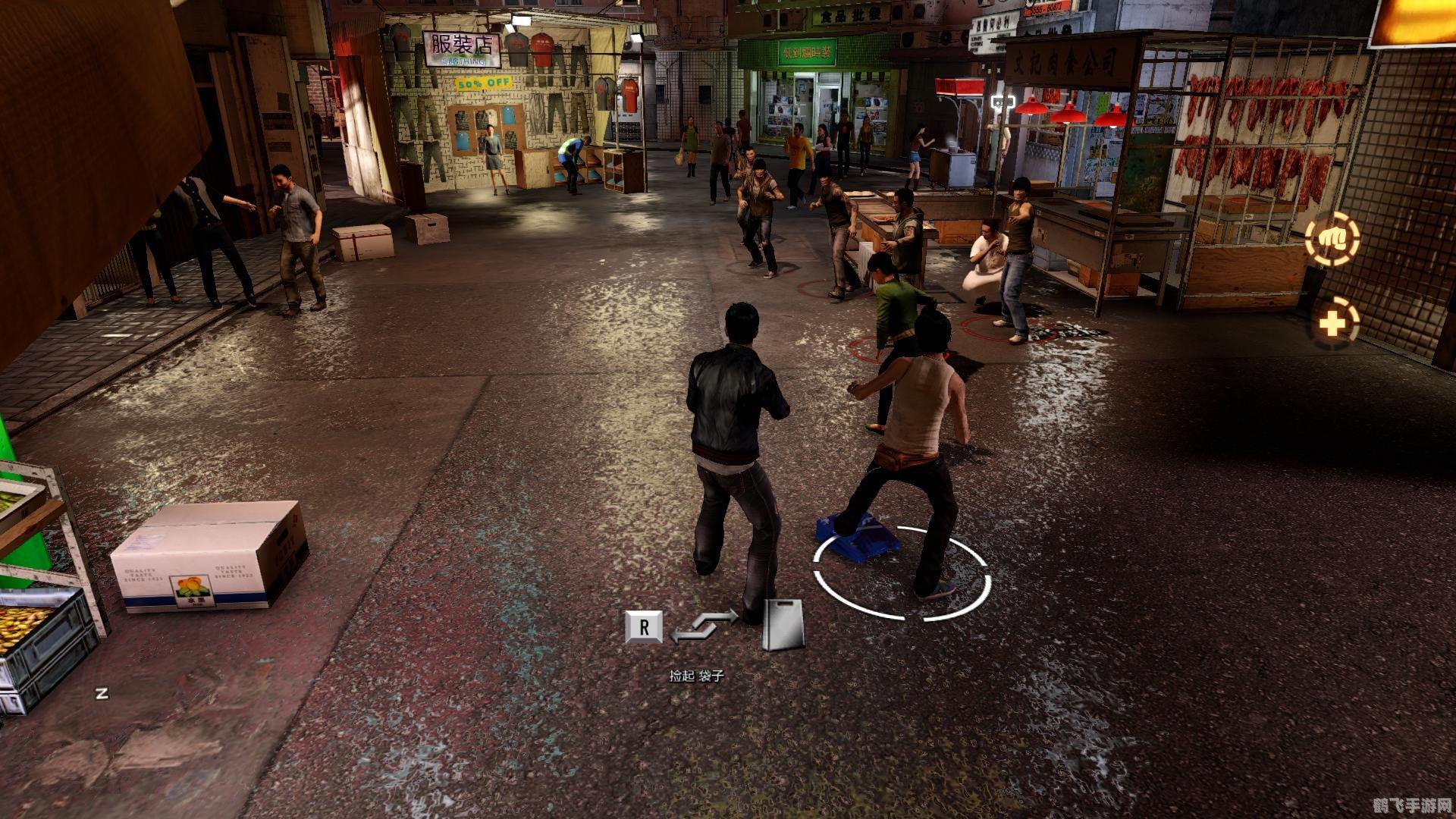The height and width of the screenshot is (819, 1456).
Task: Click the fist melee buff icon
Action: coord(1332,239)
